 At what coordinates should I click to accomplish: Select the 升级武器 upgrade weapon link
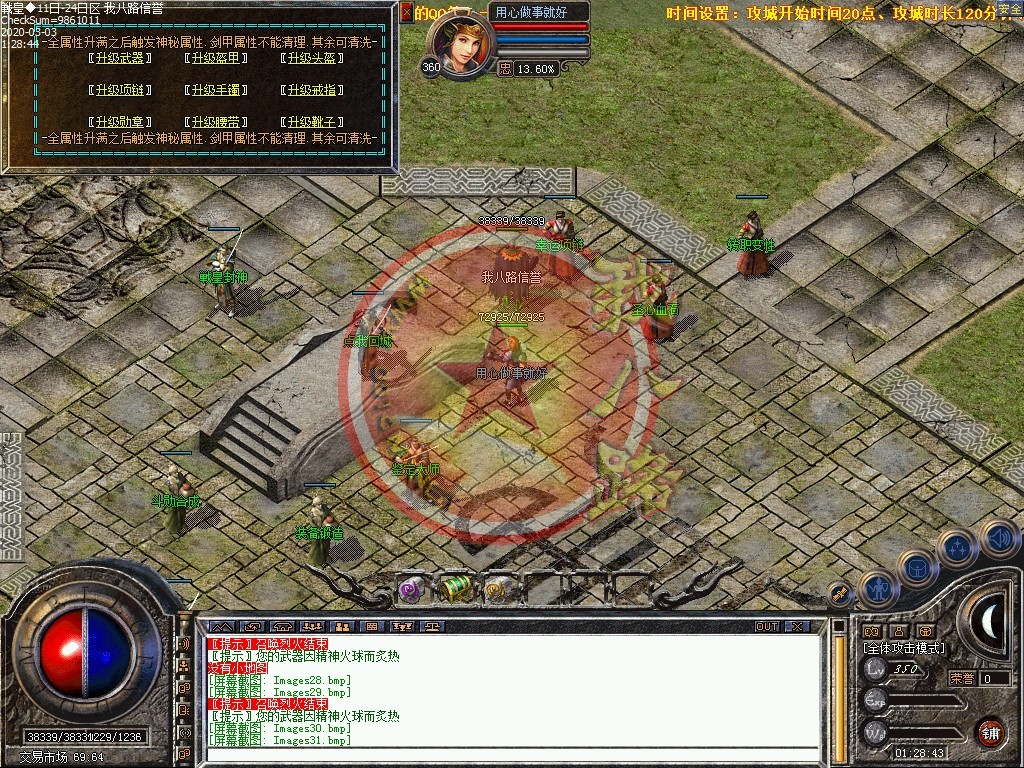(118, 58)
